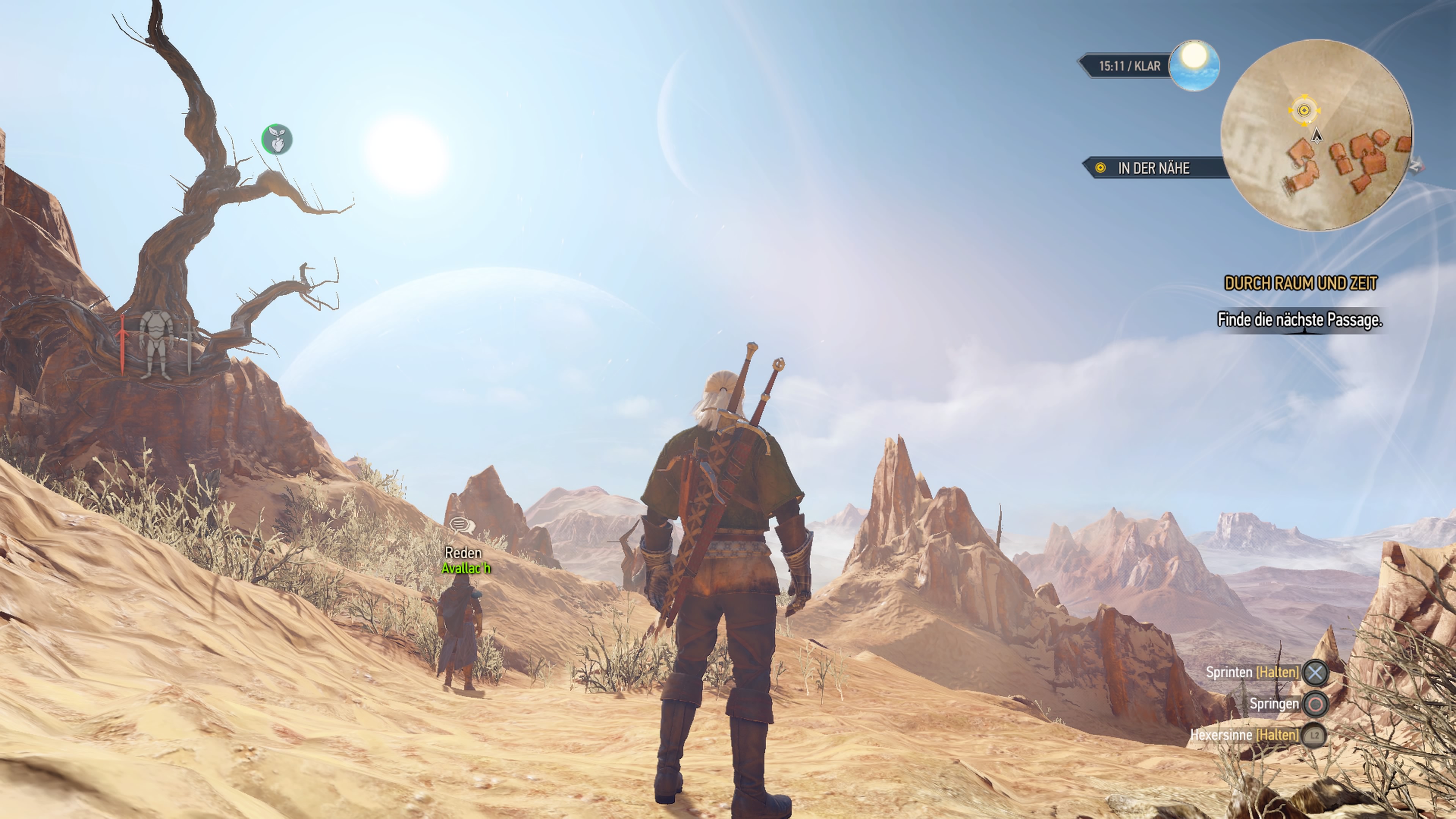
Task: Expand the 15:11 / KLAR time panel
Action: [x=1130, y=66]
